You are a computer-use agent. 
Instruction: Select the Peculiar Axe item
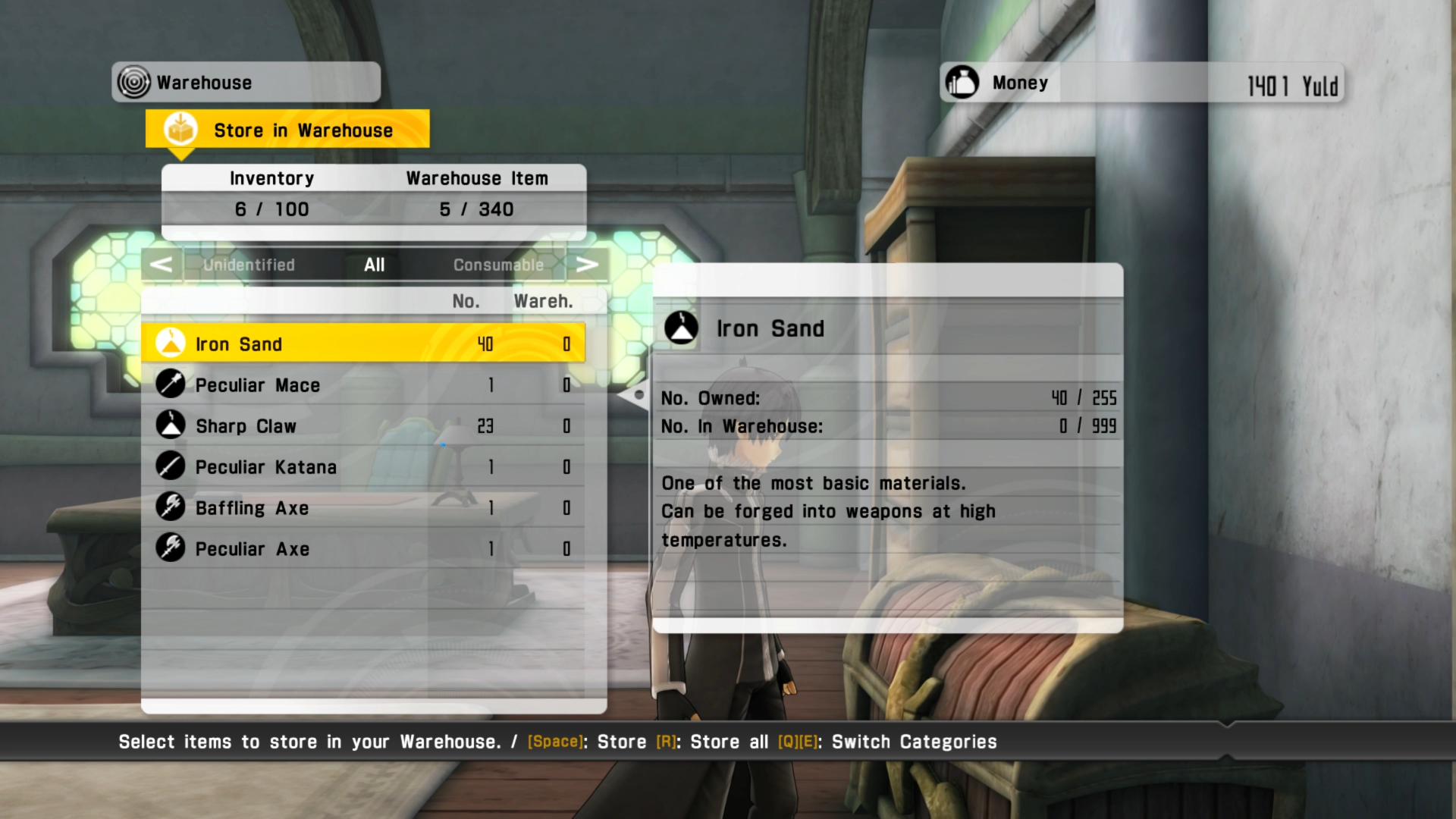pos(362,549)
